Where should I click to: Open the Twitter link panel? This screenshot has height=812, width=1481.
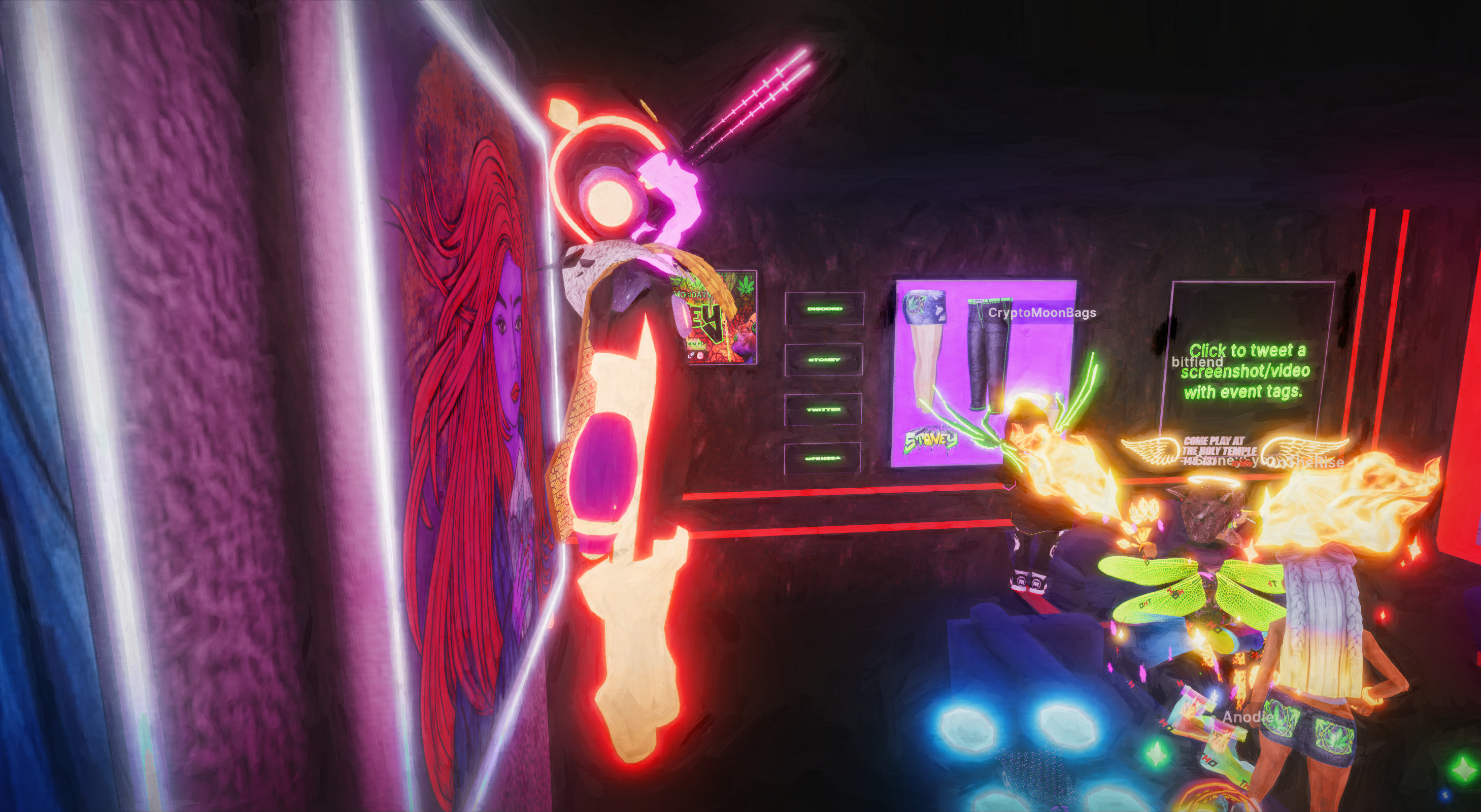point(823,410)
